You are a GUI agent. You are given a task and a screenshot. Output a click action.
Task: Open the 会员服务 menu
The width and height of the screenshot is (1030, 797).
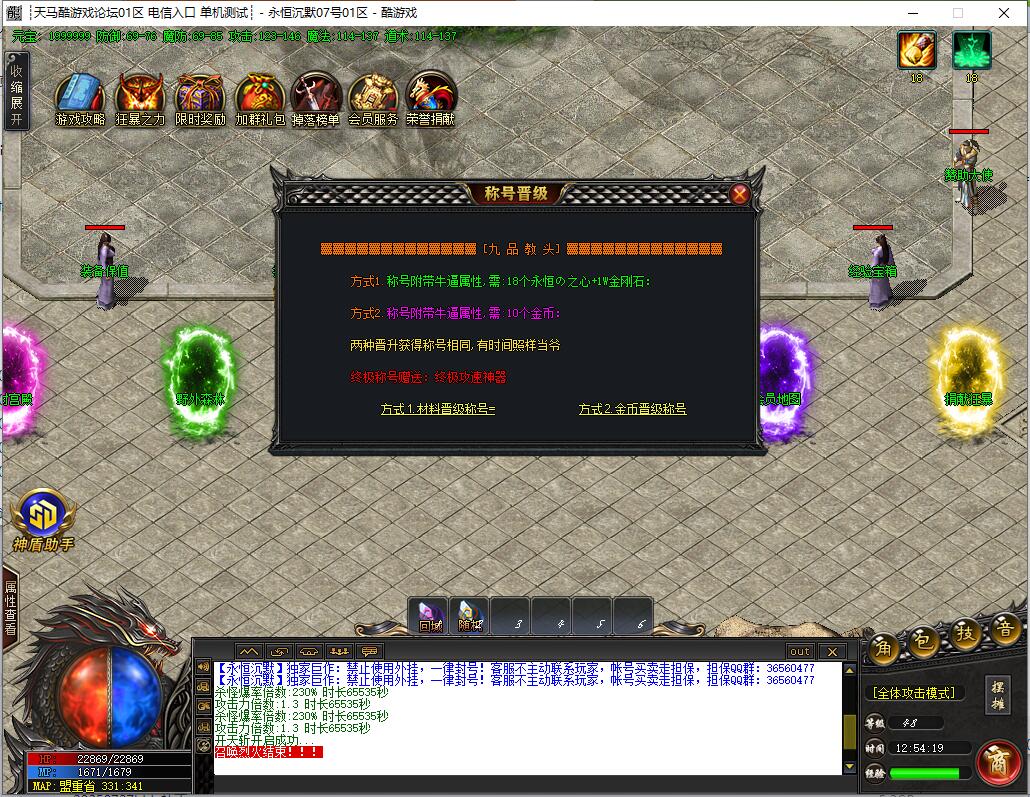coord(373,98)
